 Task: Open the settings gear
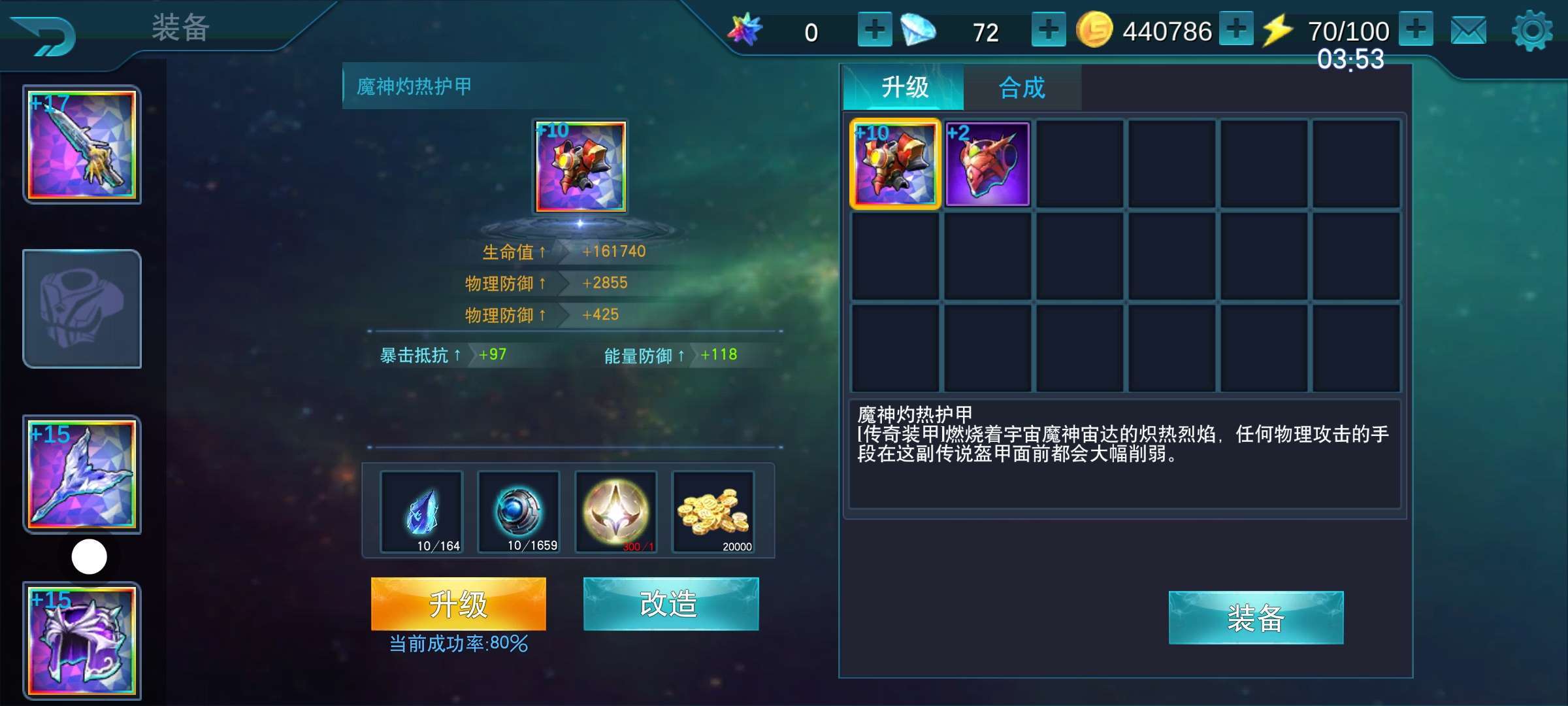point(1531,31)
